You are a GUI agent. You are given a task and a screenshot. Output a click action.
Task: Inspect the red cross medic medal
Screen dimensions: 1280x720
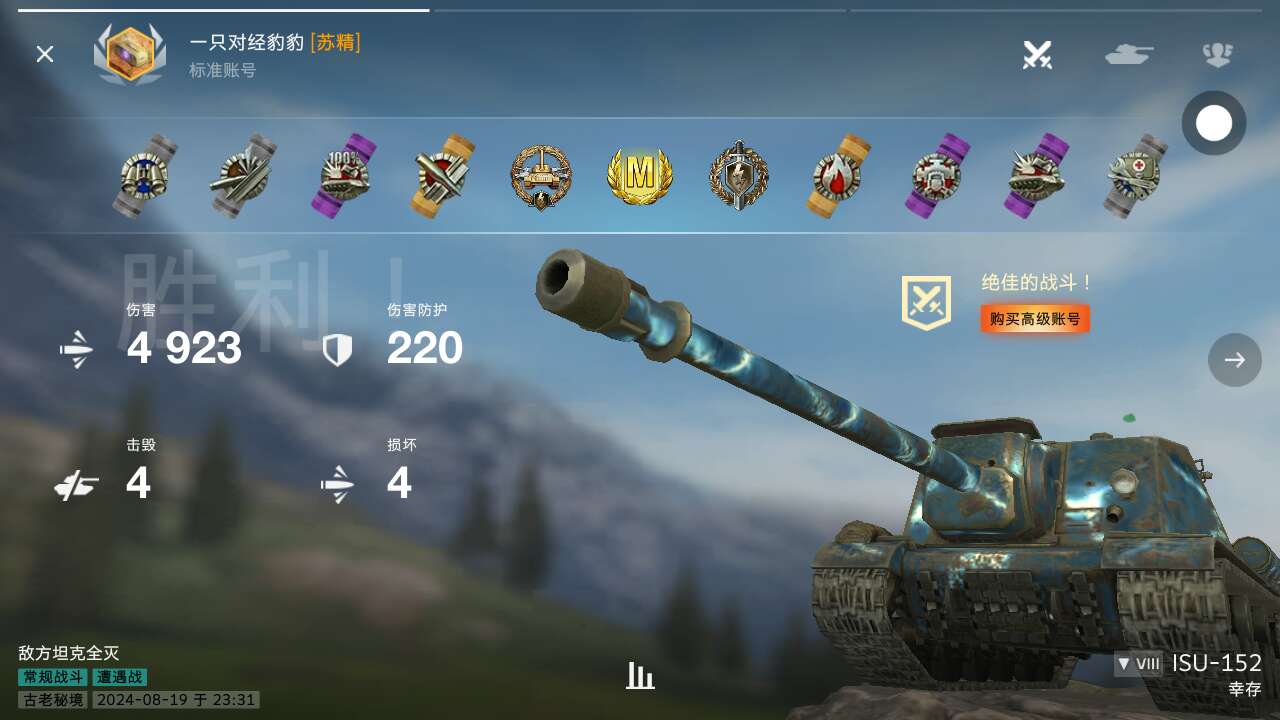[x=1137, y=176]
